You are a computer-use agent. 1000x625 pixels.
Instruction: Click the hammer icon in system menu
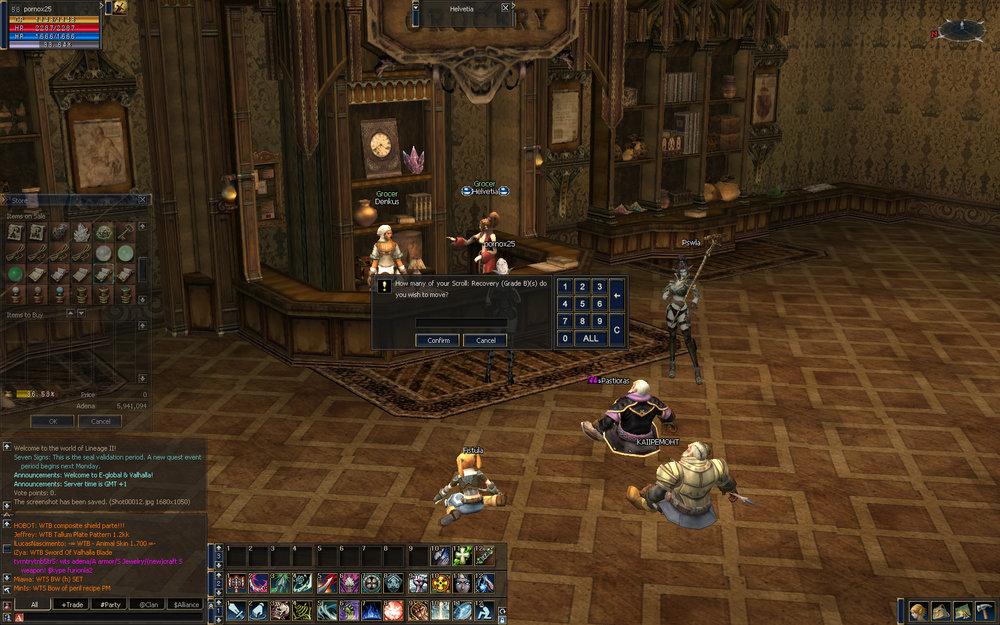(x=983, y=611)
